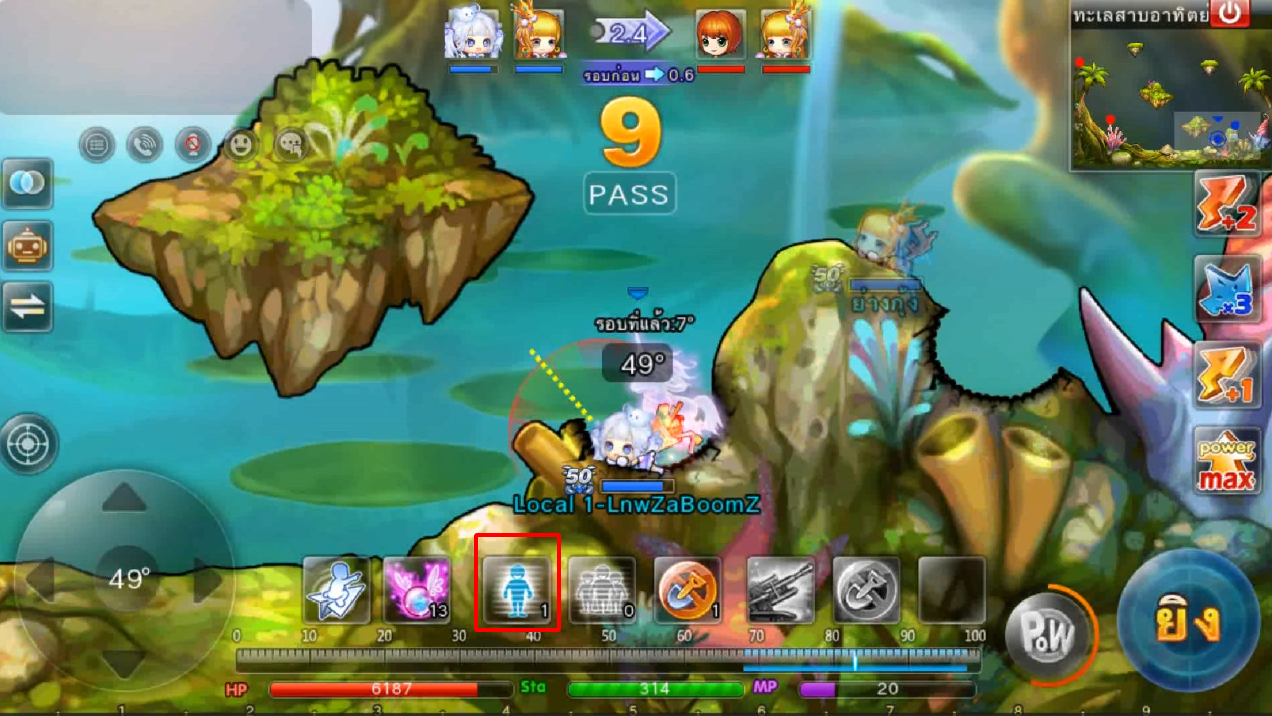Activate the power max item

1228,462
